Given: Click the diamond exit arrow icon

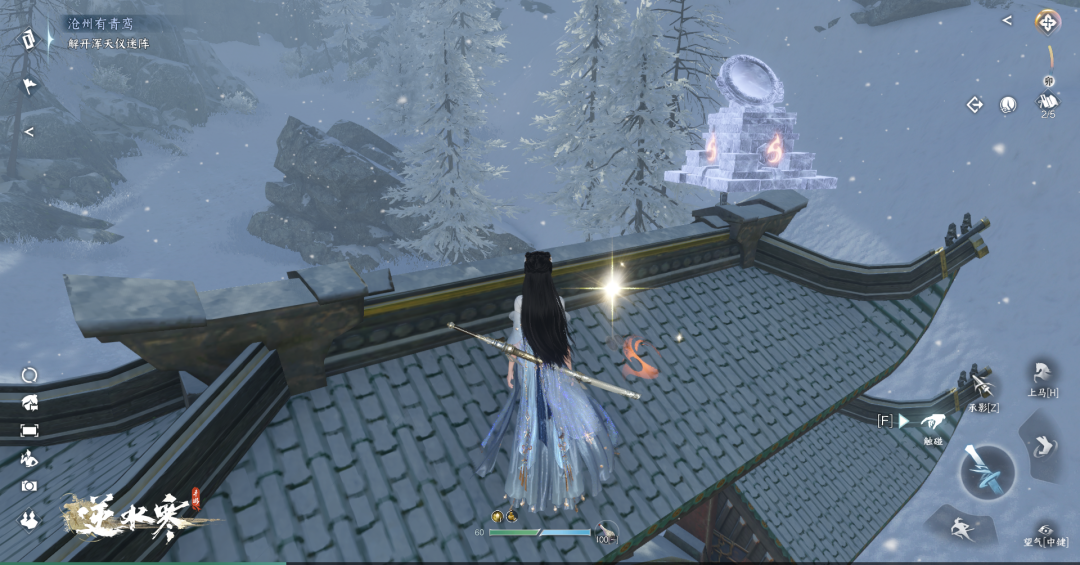Looking at the screenshot, I should 974,104.
